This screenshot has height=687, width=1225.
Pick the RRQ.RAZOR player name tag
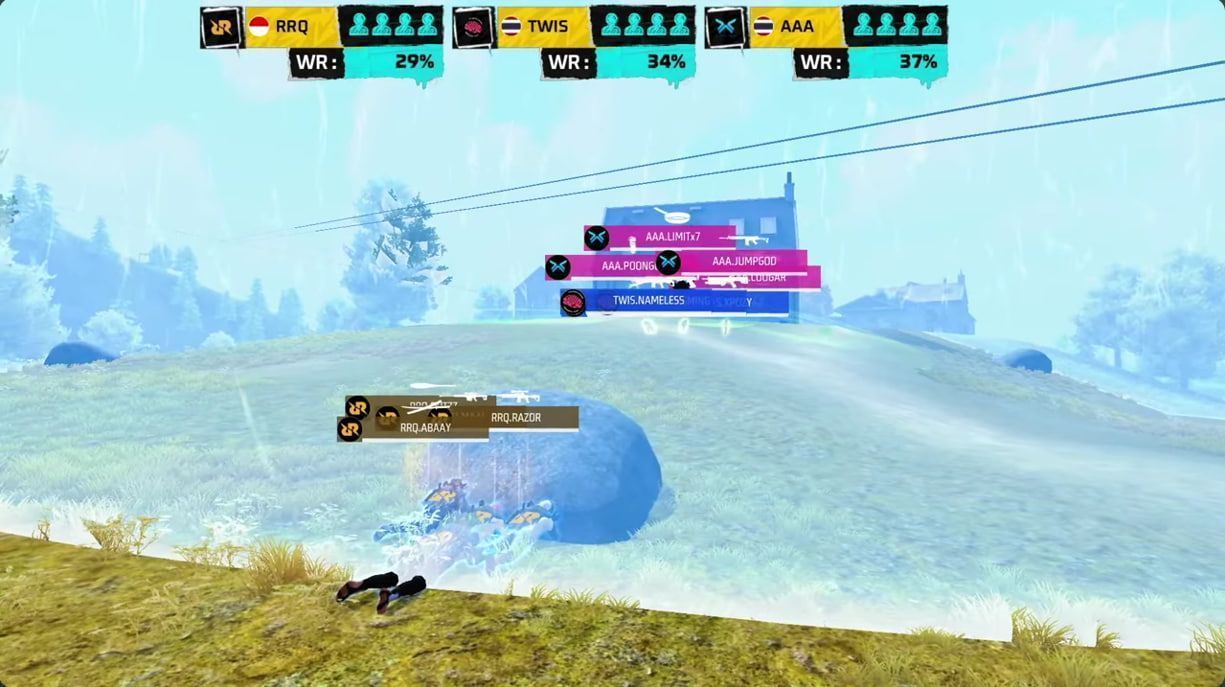point(515,418)
